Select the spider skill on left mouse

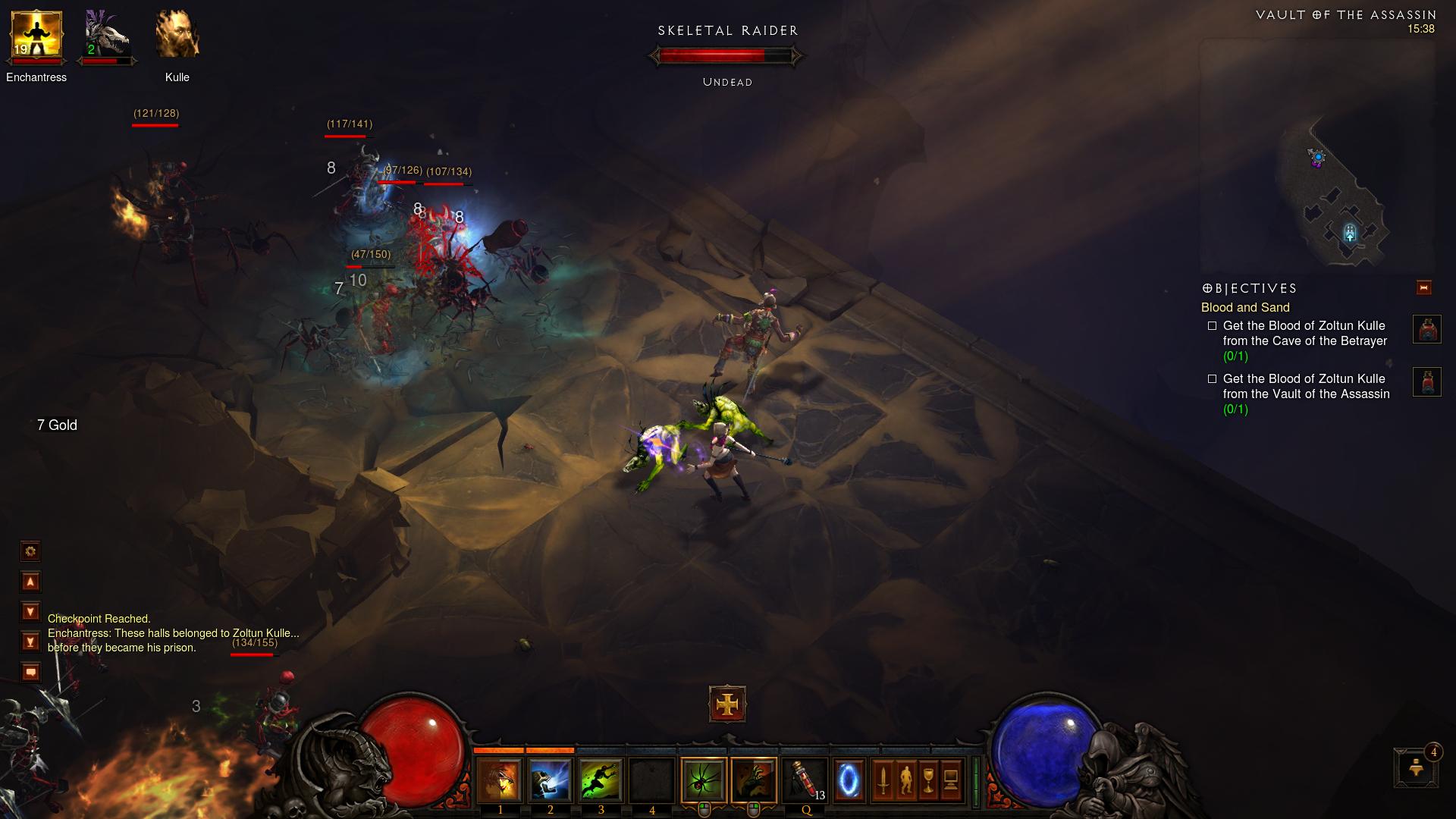(x=704, y=780)
